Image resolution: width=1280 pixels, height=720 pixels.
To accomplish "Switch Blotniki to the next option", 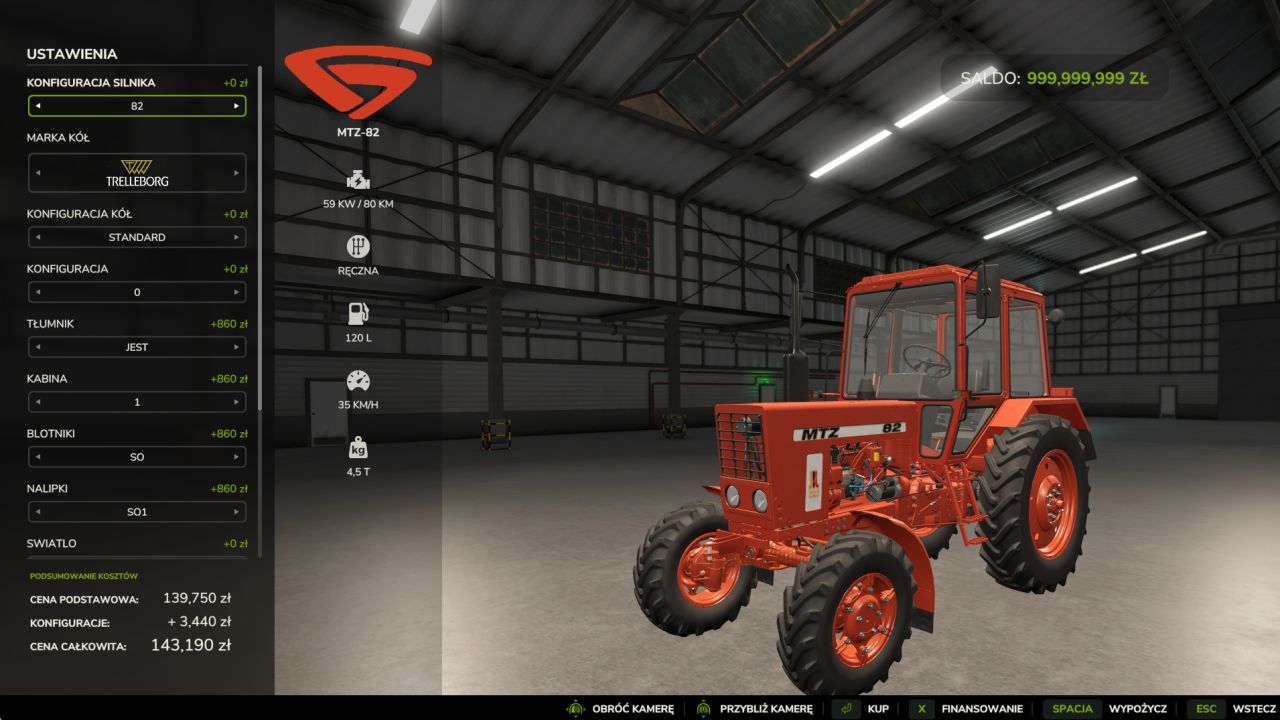I will (237, 458).
